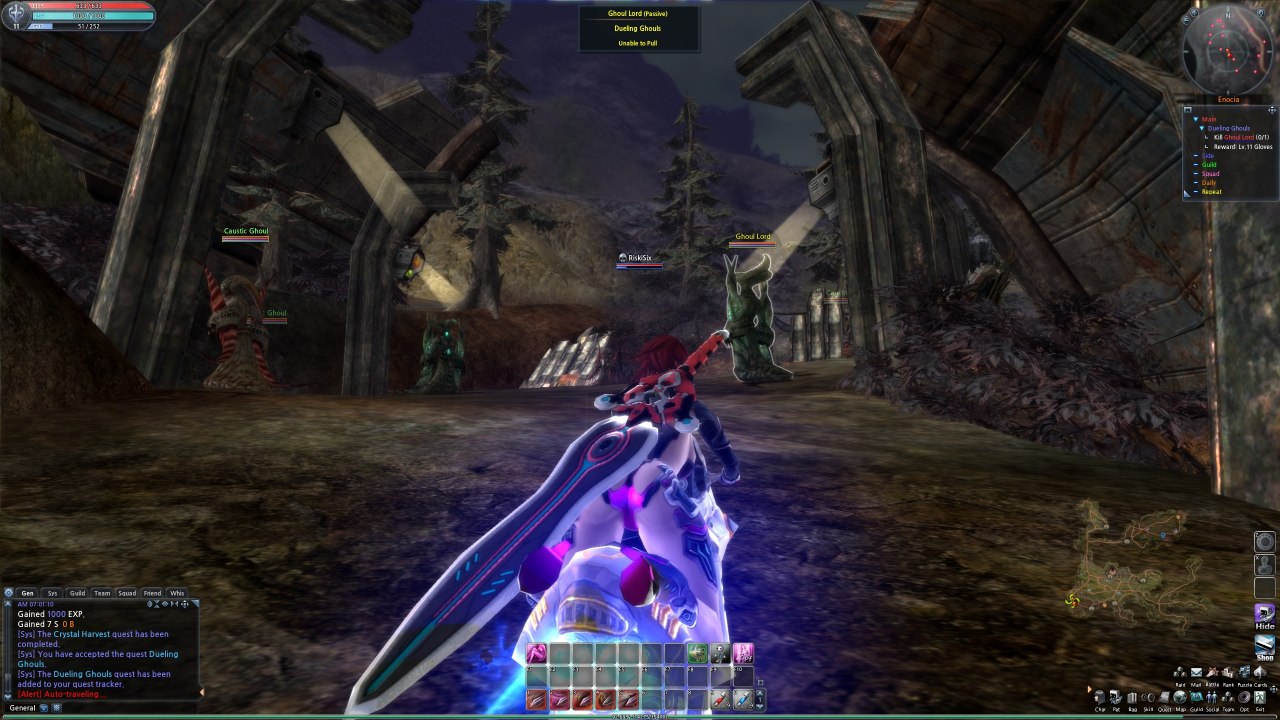Expand the Daily quest category

pos(1211,183)
